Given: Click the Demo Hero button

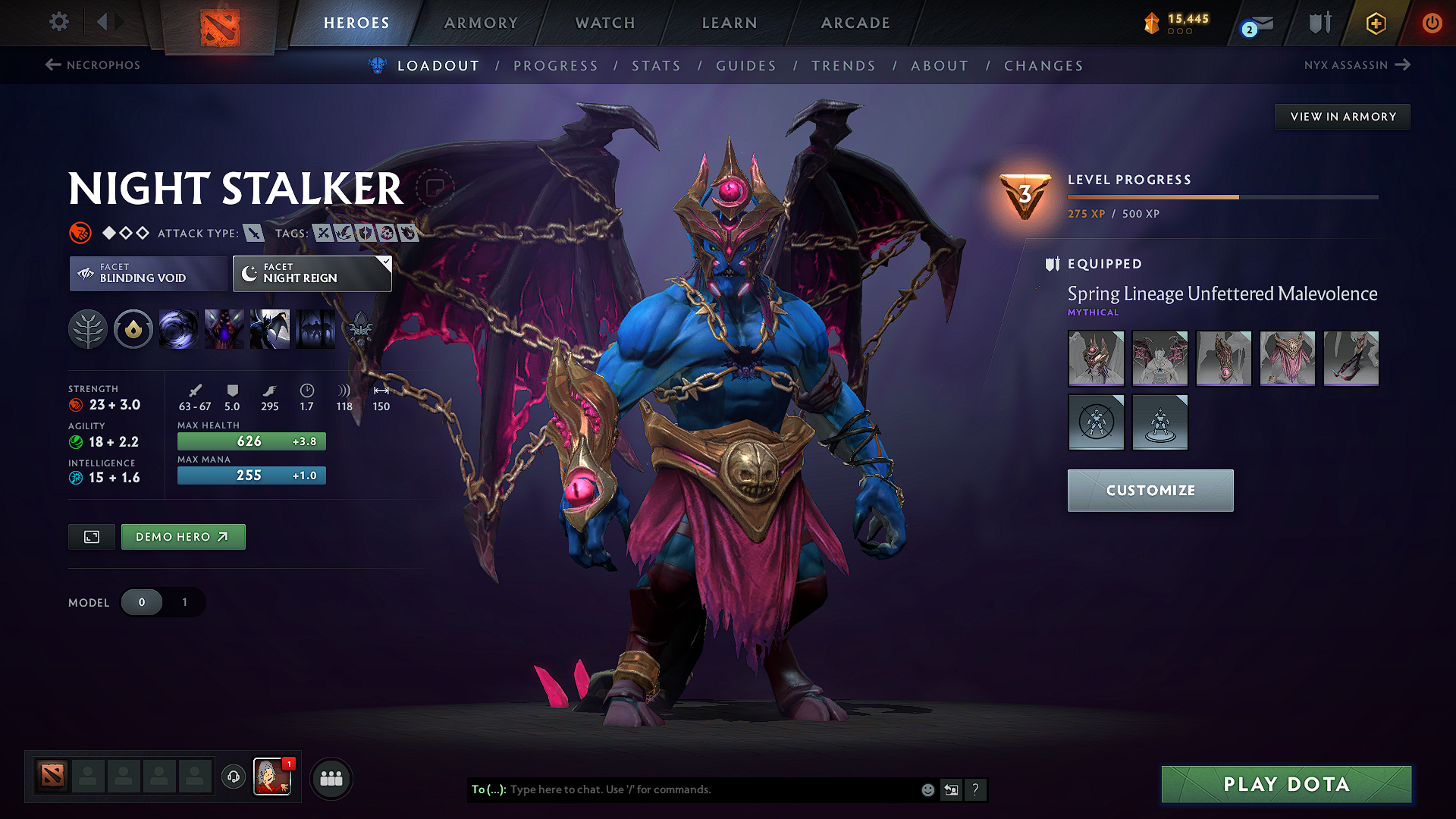Looking at the screenshot, I should coord(183,536).
